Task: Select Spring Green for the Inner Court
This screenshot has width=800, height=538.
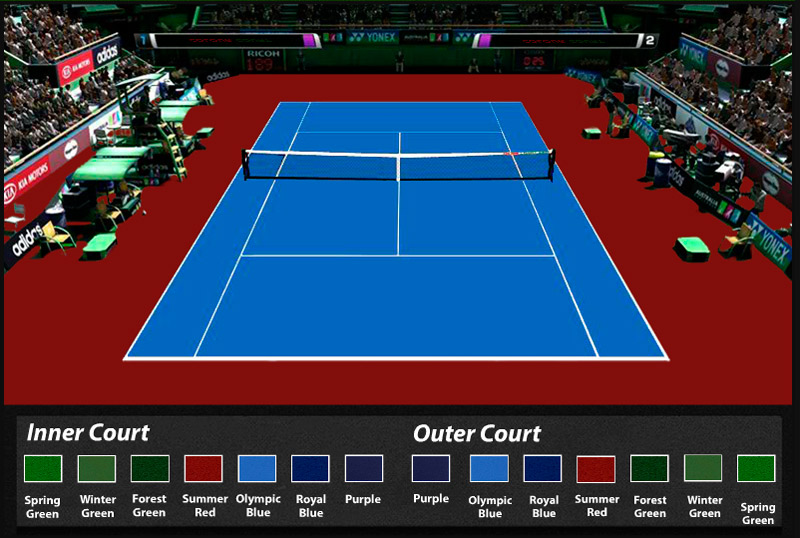Action: coord(43,468)
